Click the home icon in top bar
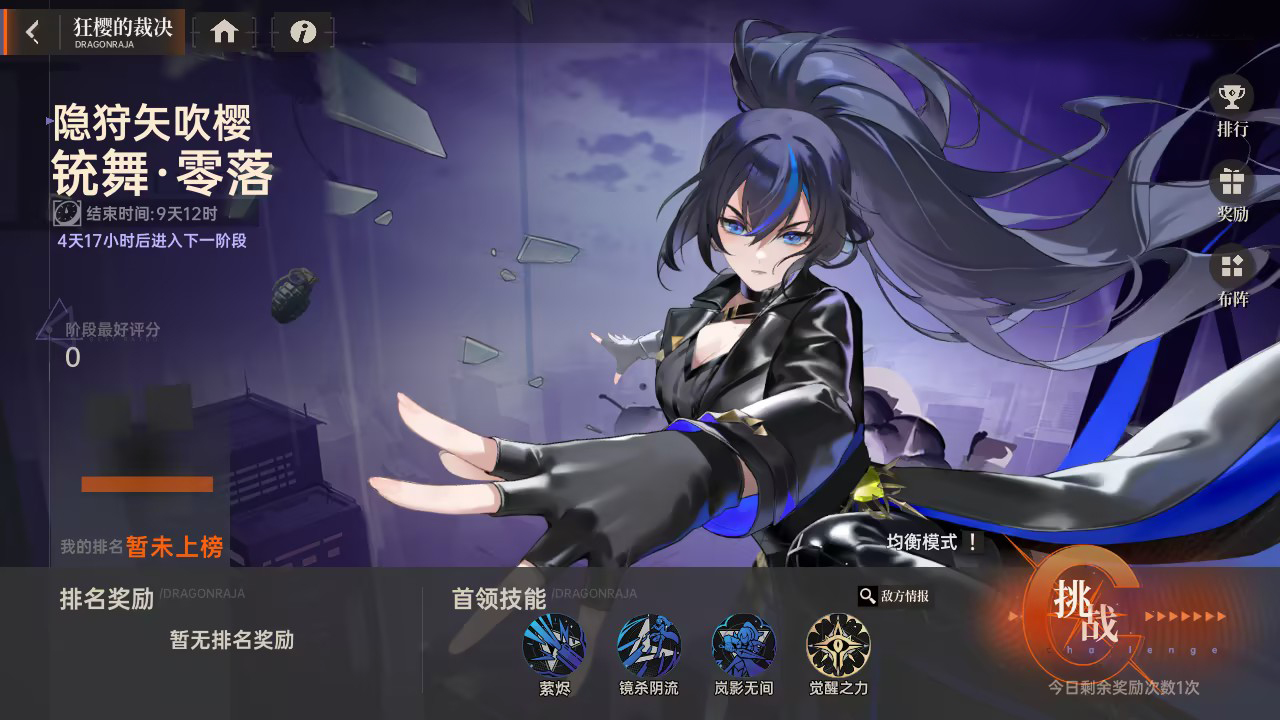 pyautogui.click(x=224, y=31)
